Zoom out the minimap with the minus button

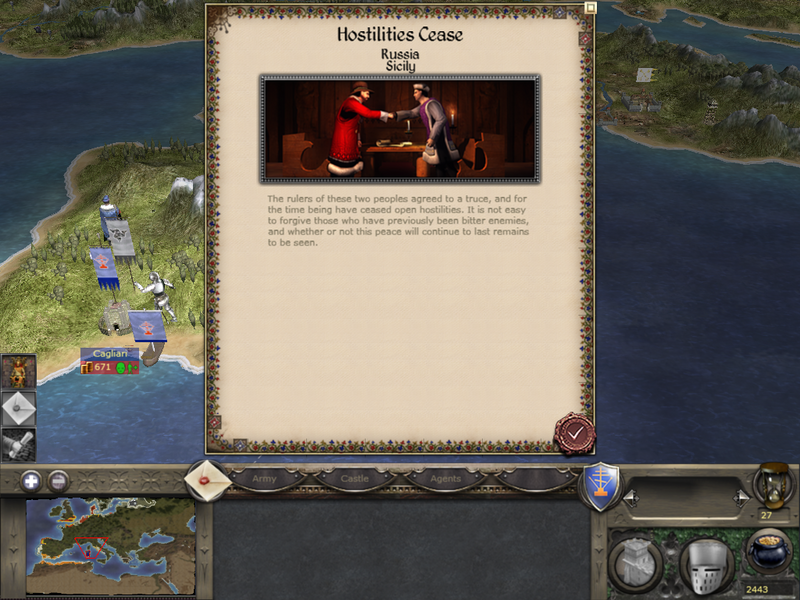[59, 480]
